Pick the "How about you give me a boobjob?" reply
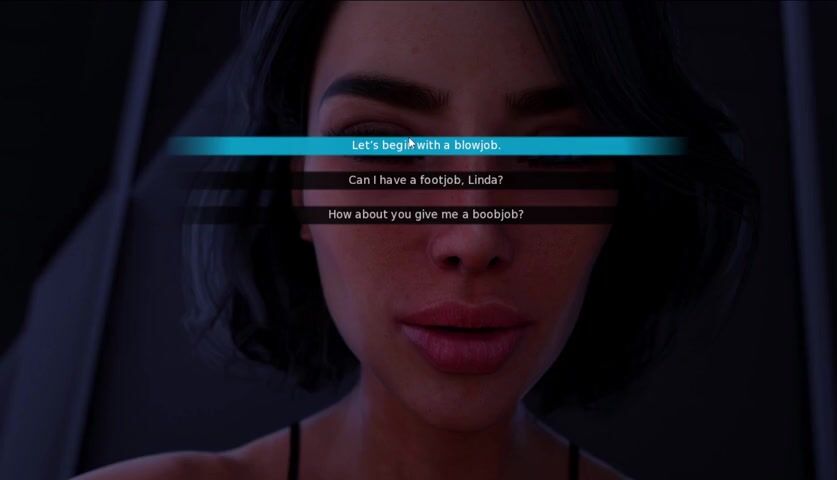837x480 pixels. [426, 215]
